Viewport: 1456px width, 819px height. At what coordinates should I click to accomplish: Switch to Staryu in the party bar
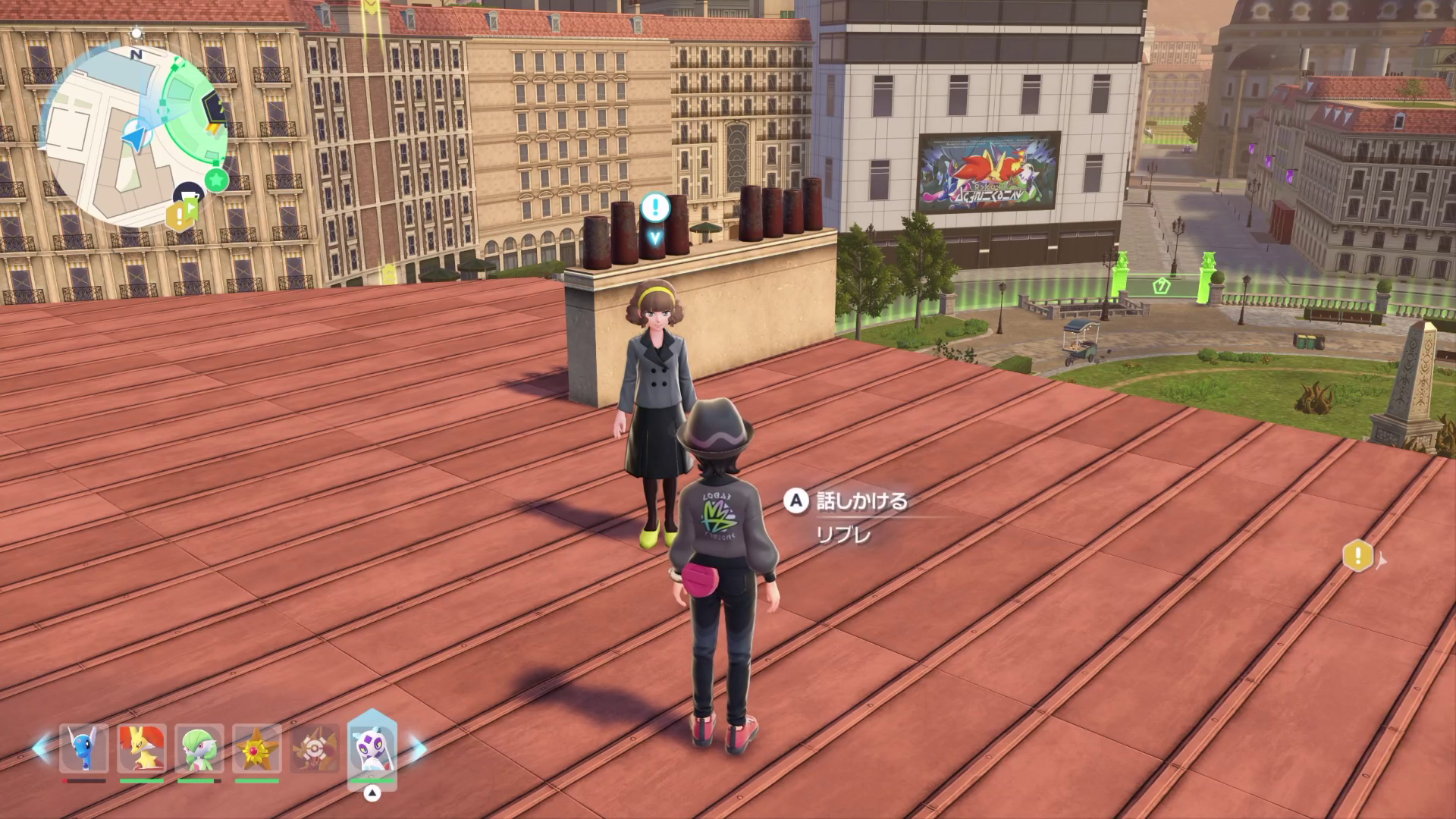257,748
